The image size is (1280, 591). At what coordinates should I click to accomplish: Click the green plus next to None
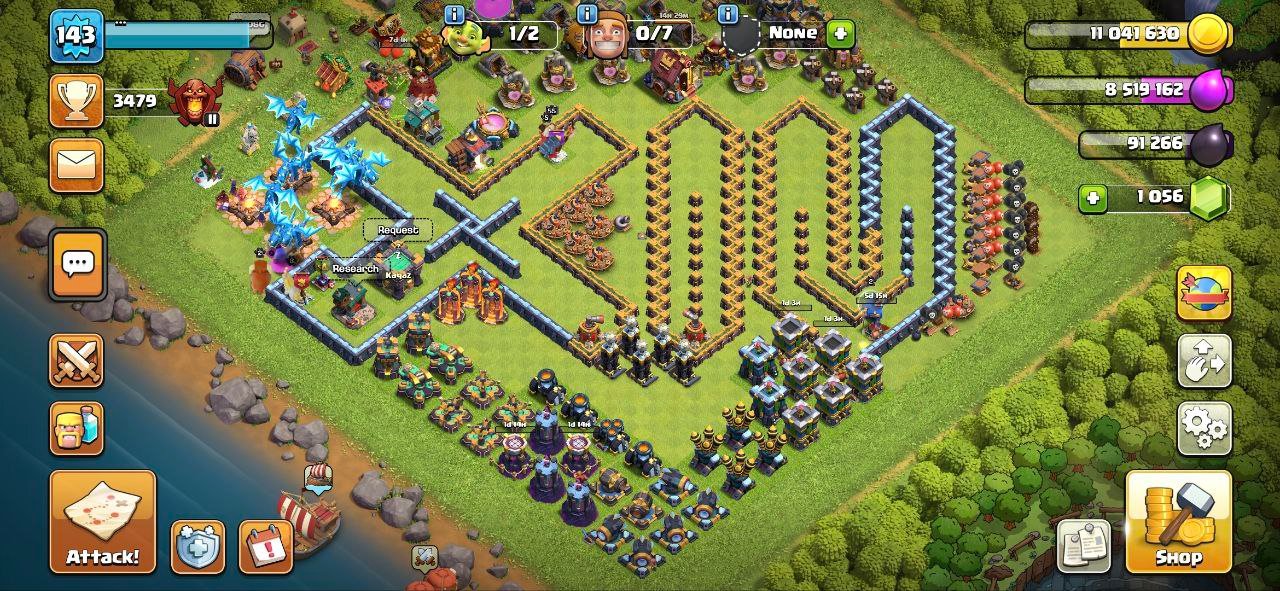click(840, 33)
